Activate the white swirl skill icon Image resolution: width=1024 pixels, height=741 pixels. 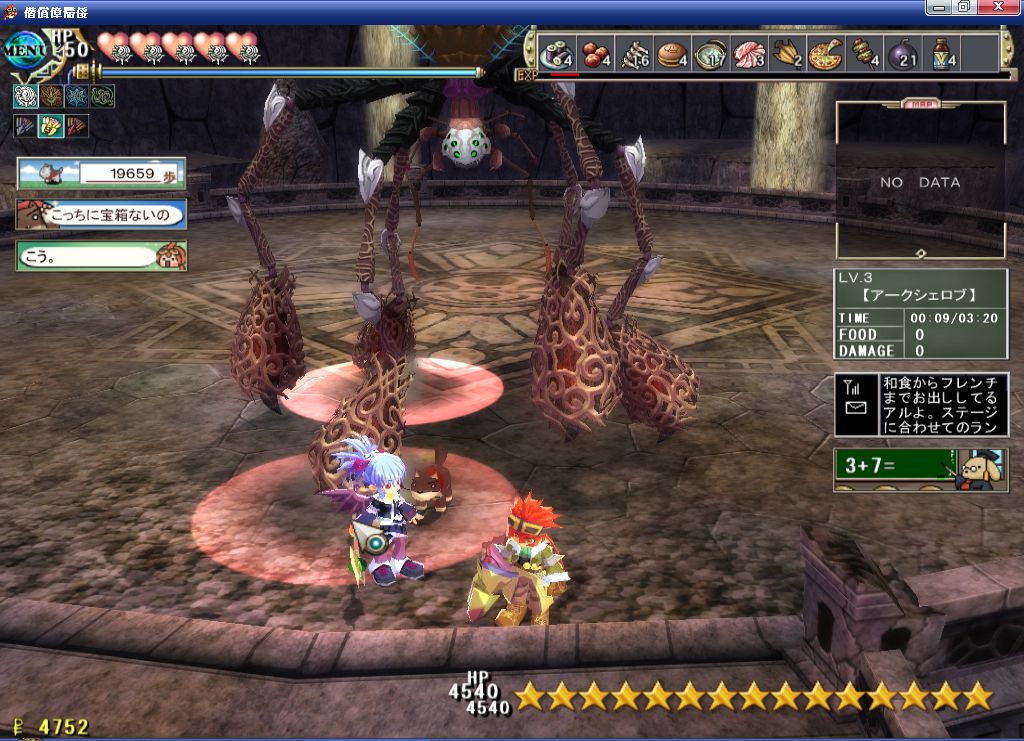tap(25, 96)
